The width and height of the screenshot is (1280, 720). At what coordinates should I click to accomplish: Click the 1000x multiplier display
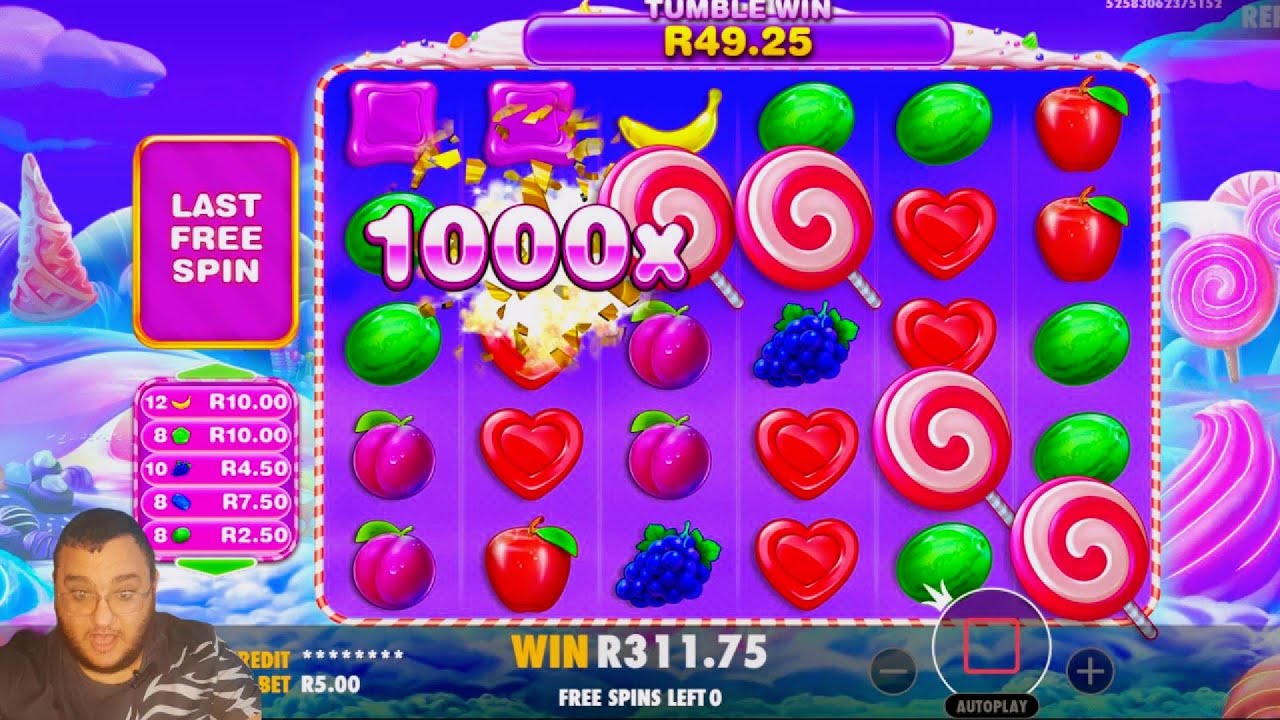(x=530, y=245)
